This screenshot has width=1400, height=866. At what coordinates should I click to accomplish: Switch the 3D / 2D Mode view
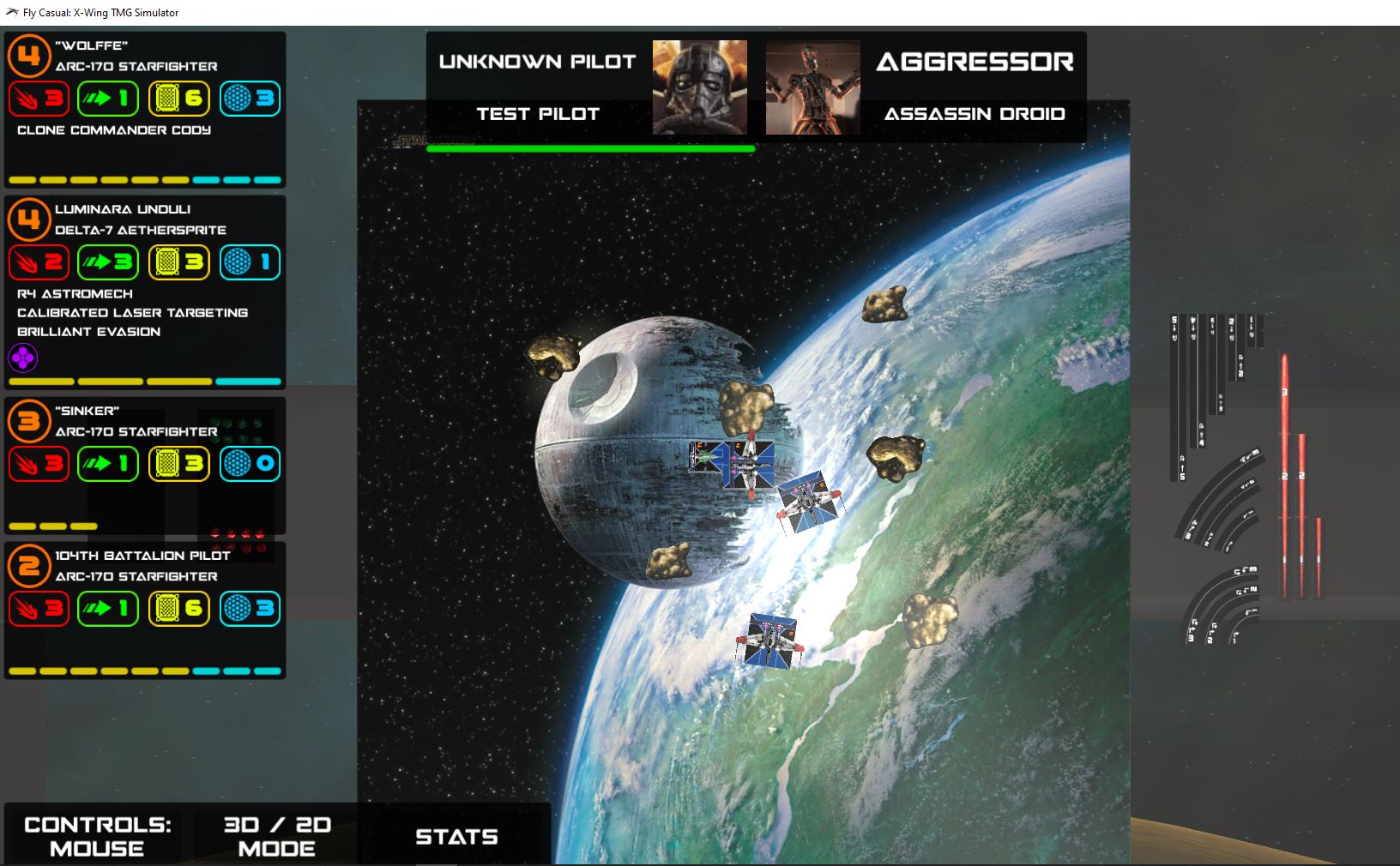276,836
